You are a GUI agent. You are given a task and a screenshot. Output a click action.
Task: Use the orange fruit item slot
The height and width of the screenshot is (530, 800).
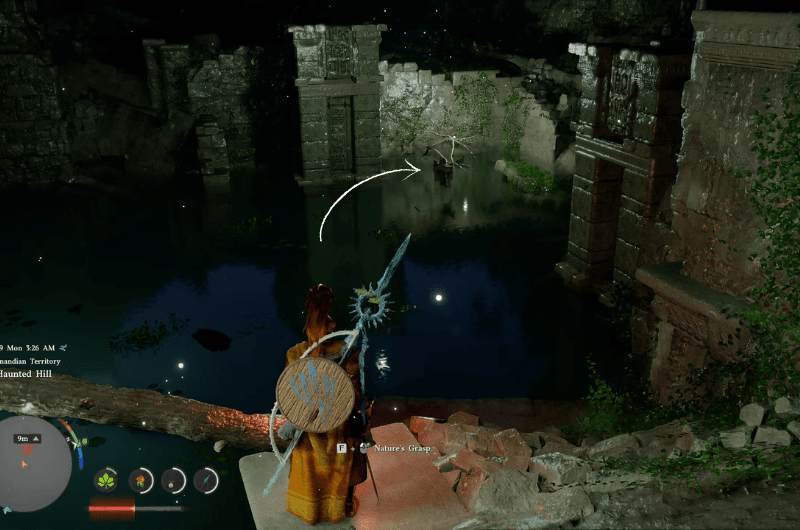tap(141, 480)
